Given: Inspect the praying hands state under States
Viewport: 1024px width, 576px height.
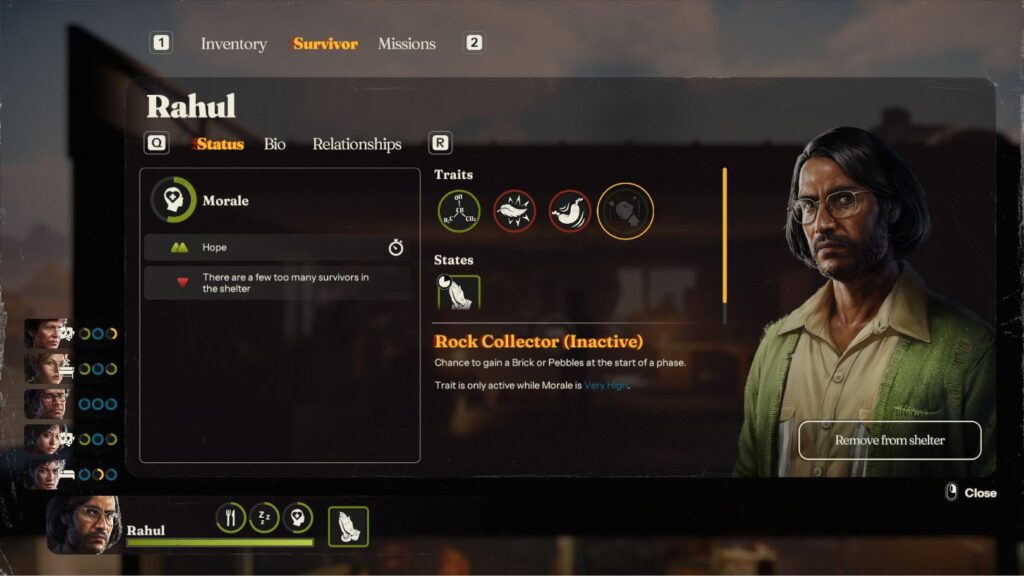Looking at the screenshot, I should point(459,293).
